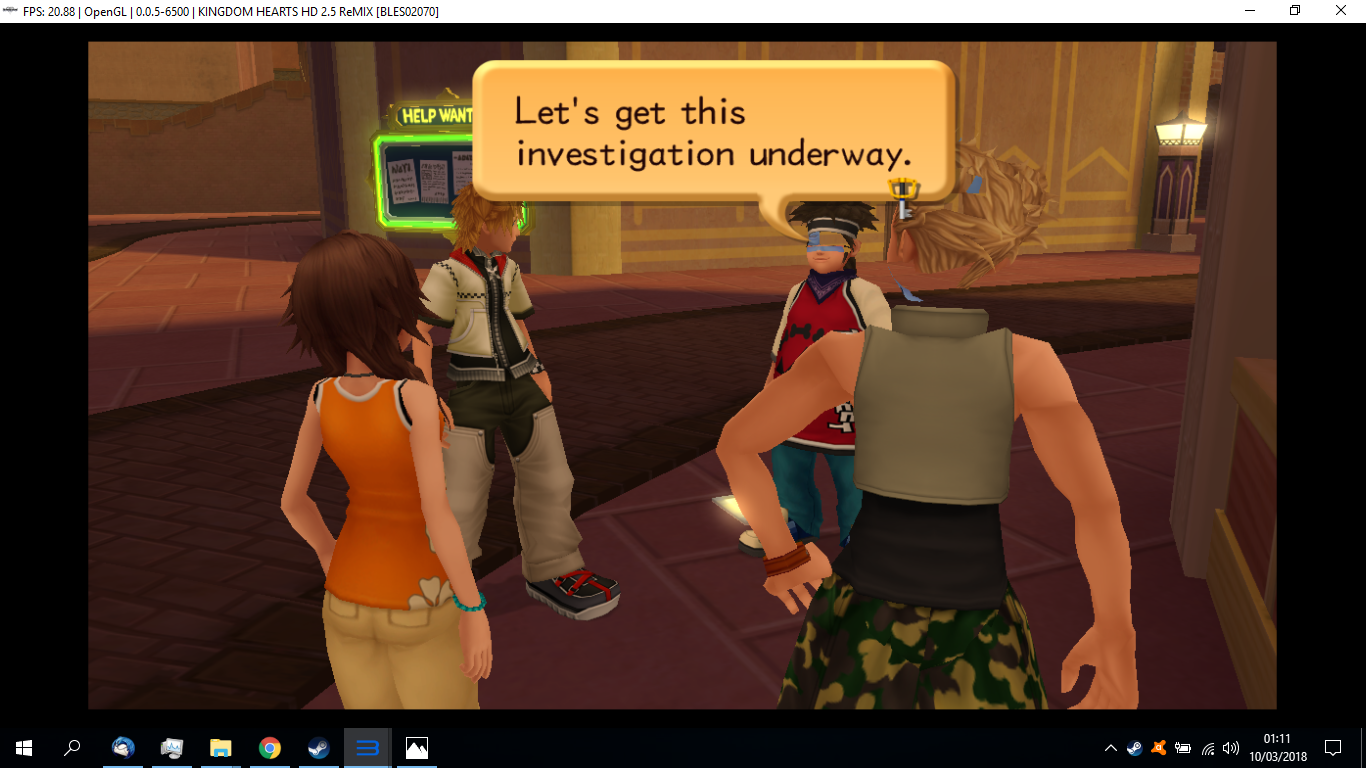1366x768 pixels.
Task: Open Wi-Fi networks from the system tray
Action: click(x=1208, y=748)
